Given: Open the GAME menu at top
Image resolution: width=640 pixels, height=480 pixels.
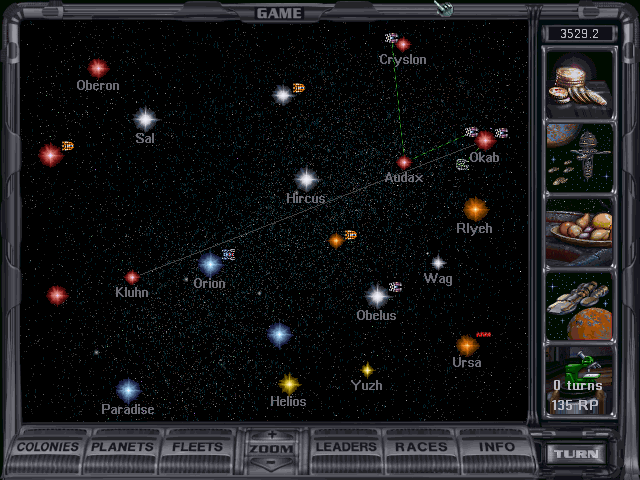Looking at the screenshot, I should point(279,13).
